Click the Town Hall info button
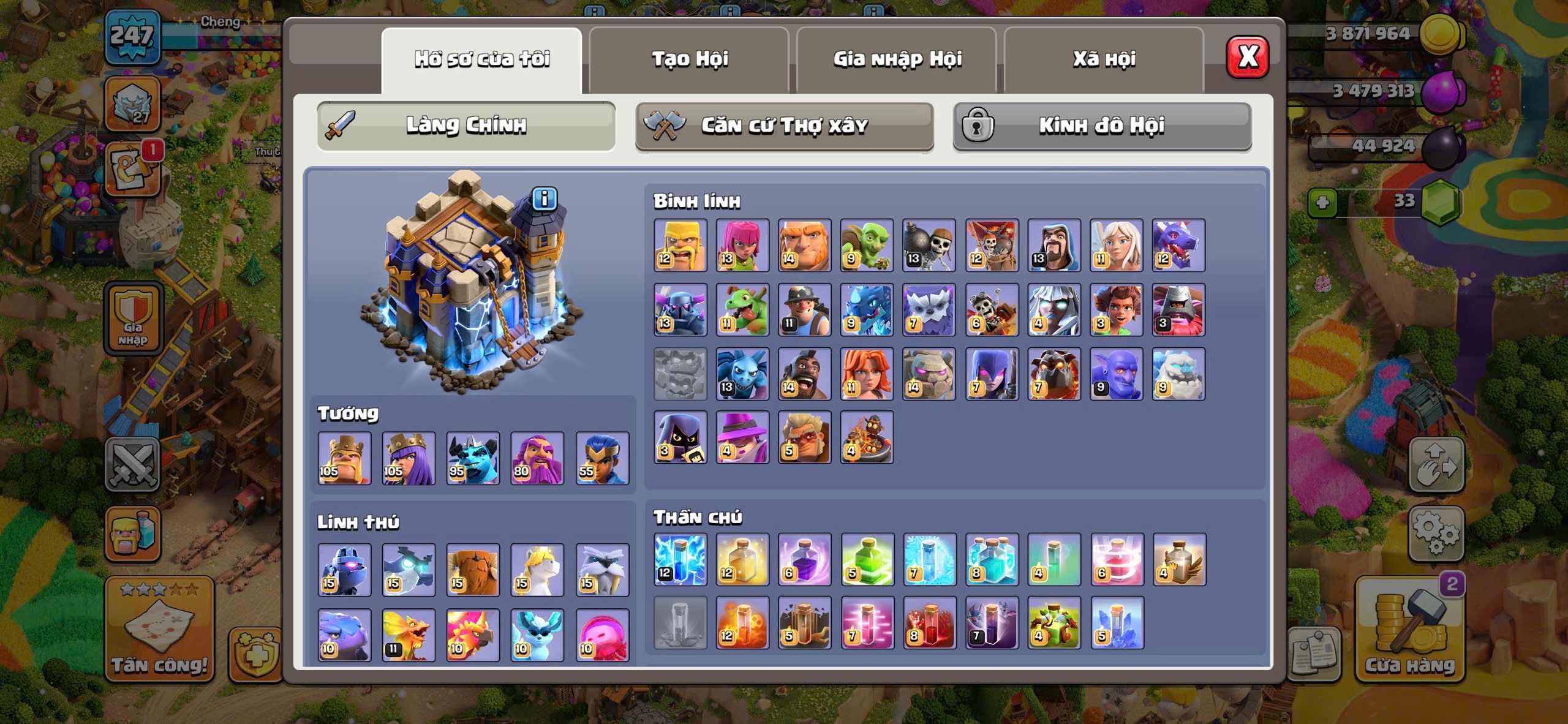Screen dimensions: 1568x724 (x=544, y=199)
